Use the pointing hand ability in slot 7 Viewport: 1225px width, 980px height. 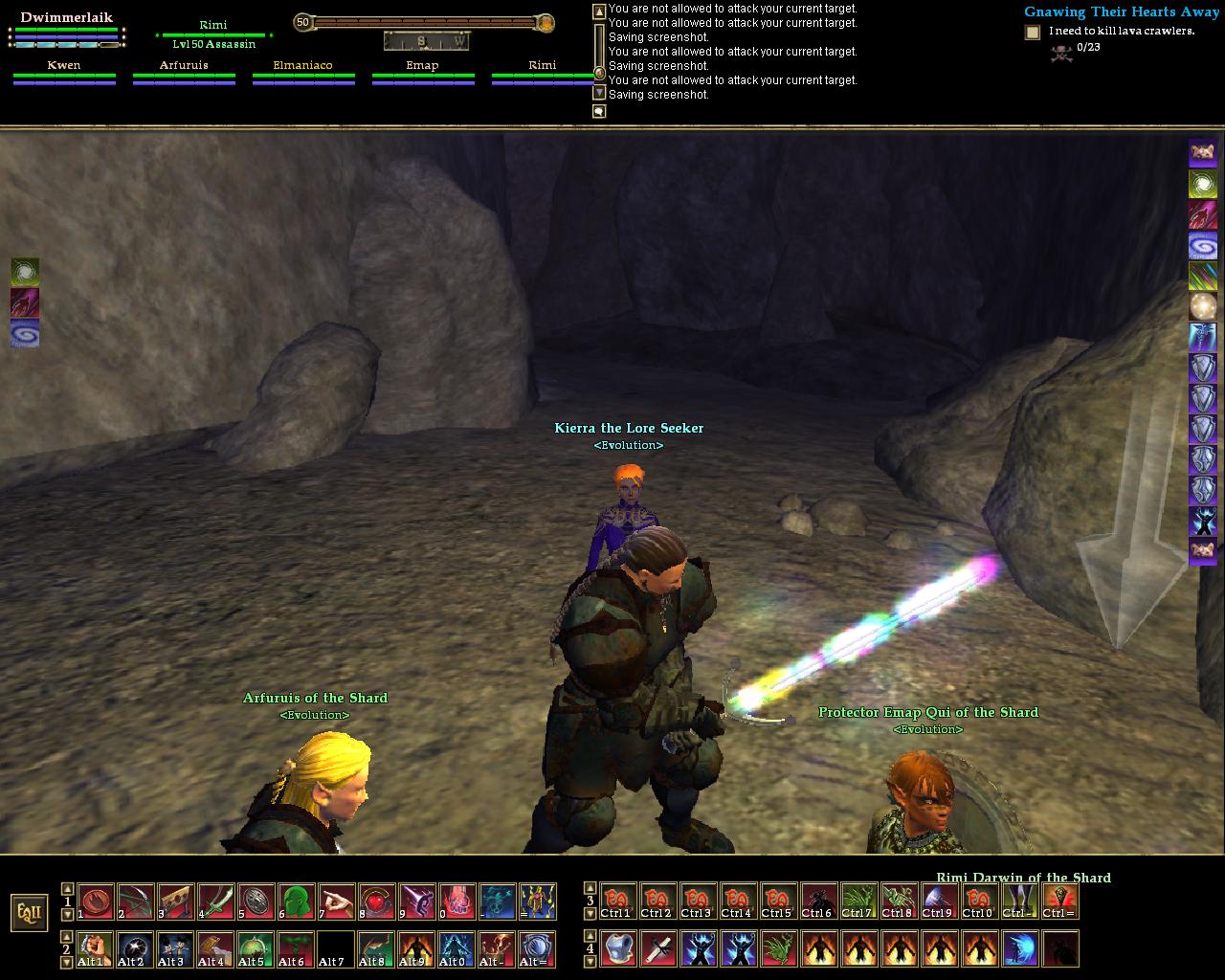(336, 902)
